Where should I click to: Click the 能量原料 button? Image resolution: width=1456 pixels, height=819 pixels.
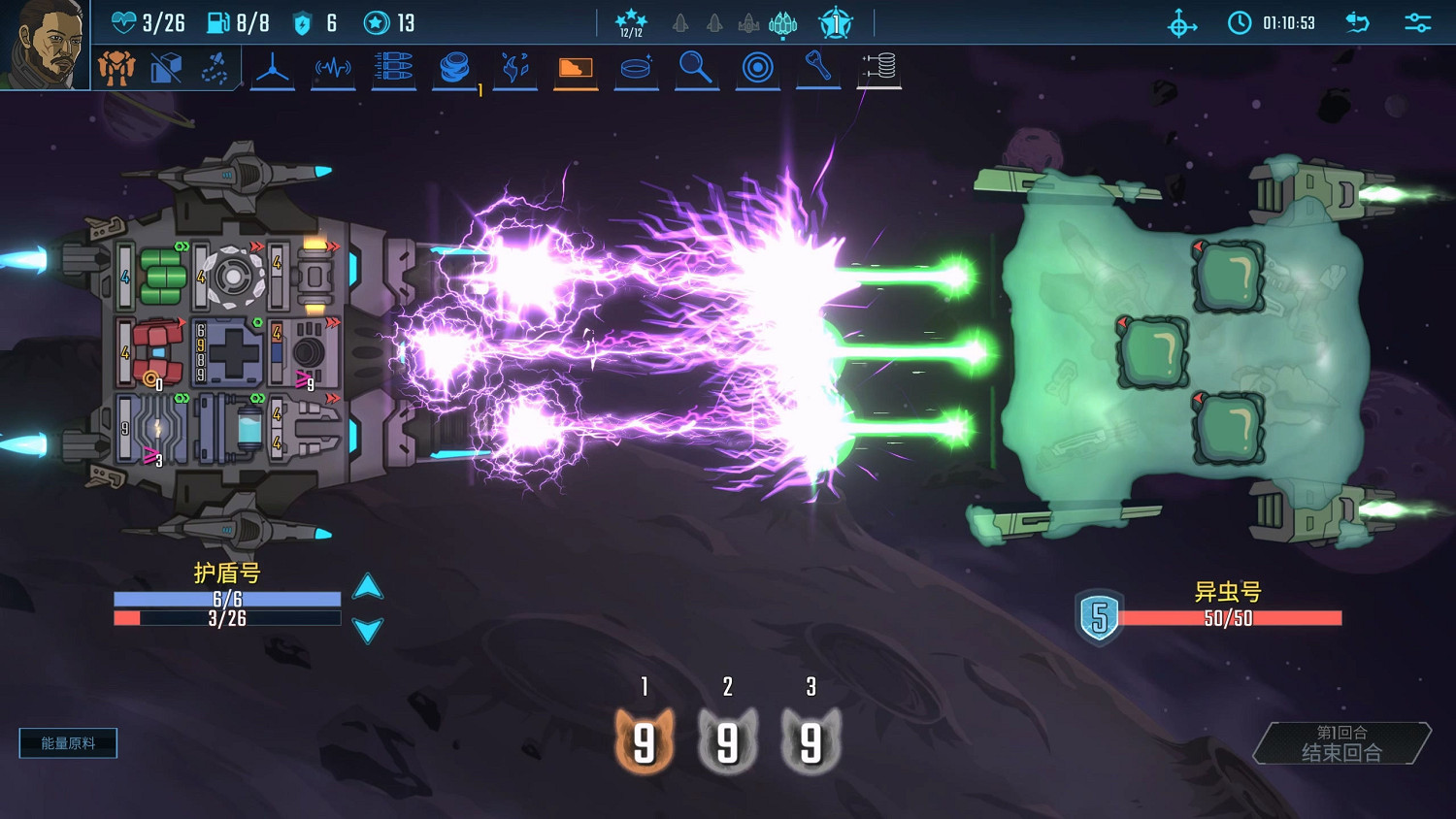[68, 743]
